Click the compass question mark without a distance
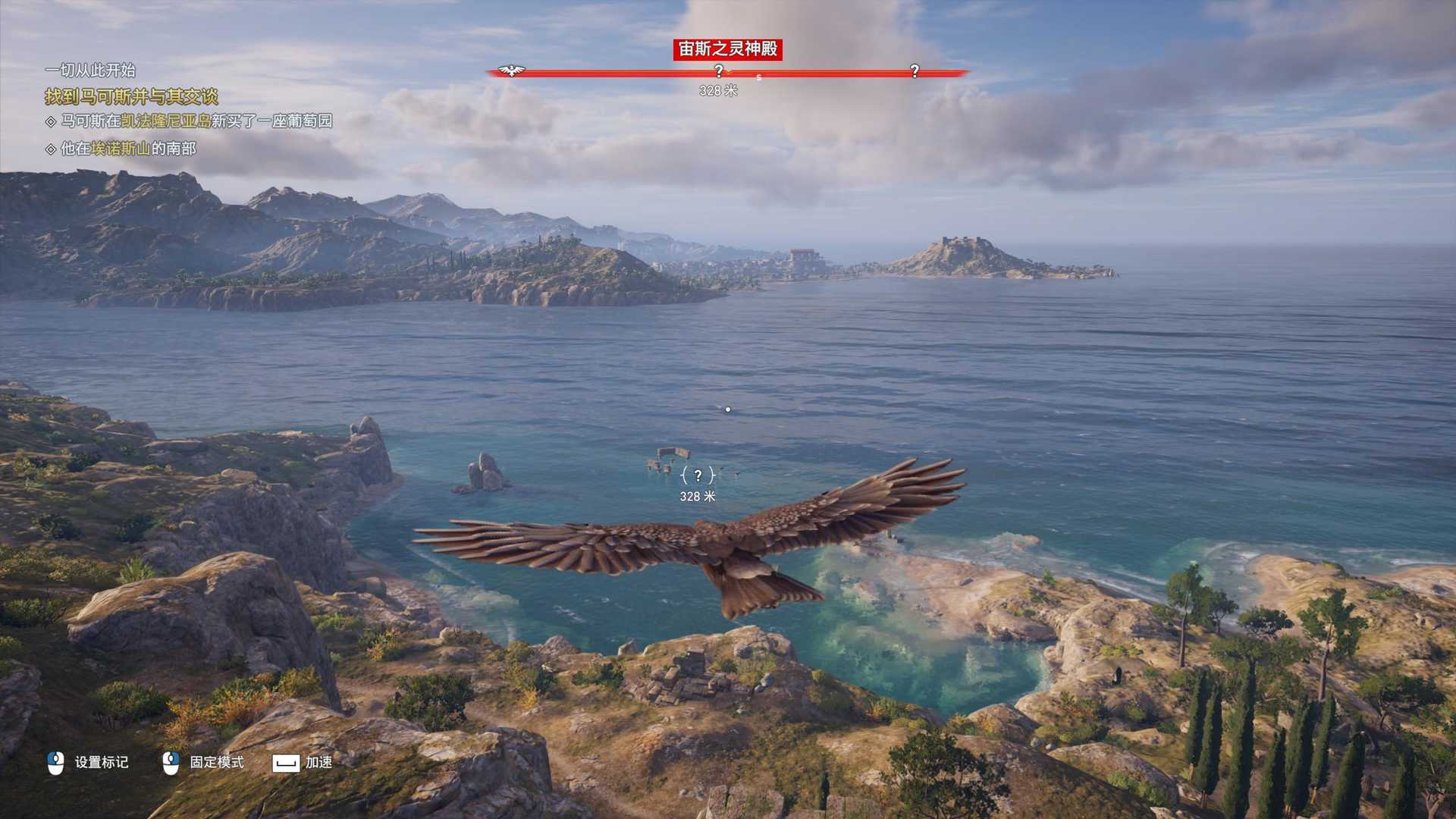The image size is (1456, 819). click(x=915, y=71)
